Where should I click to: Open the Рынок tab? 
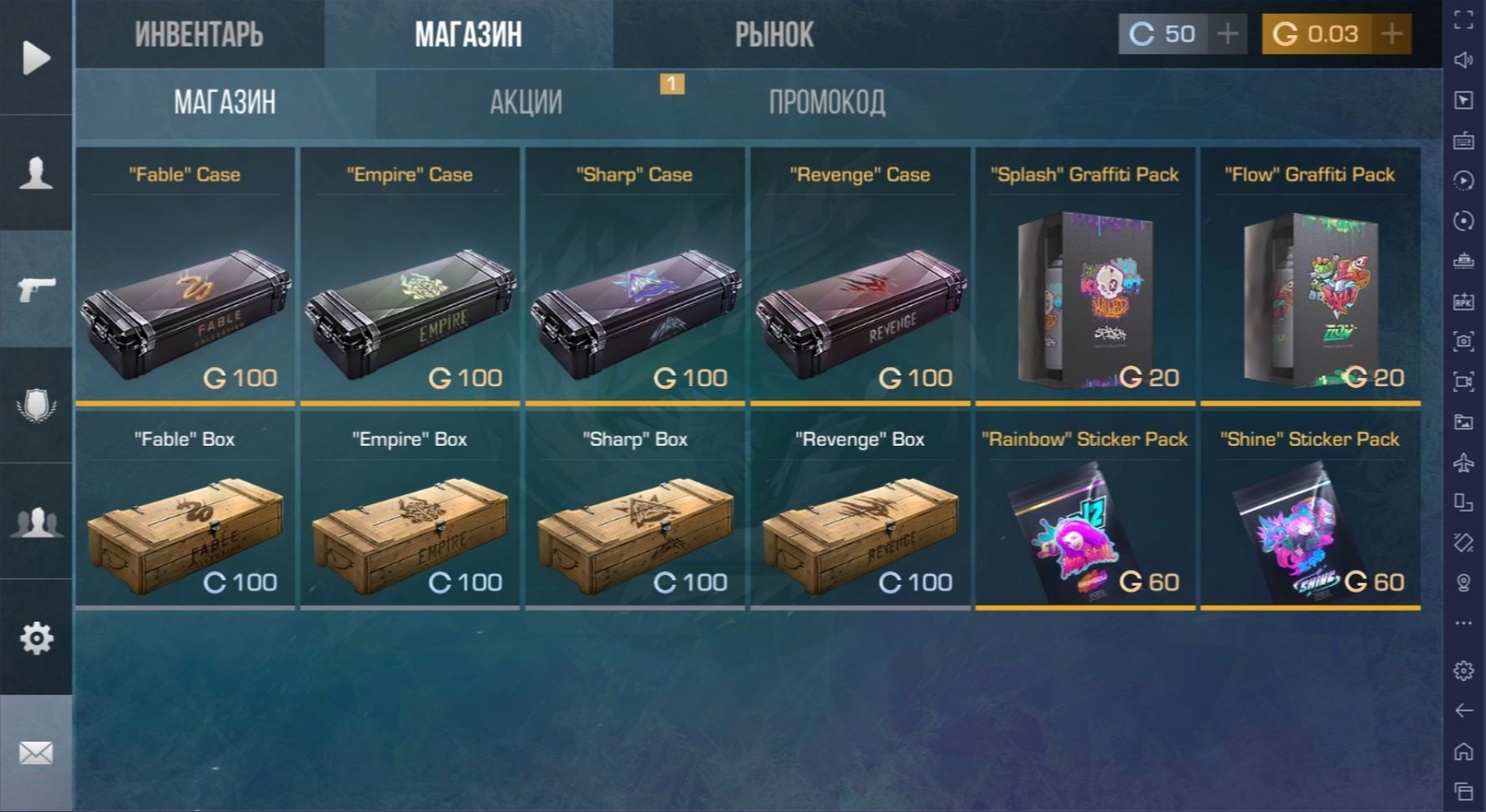click(774, 35)
